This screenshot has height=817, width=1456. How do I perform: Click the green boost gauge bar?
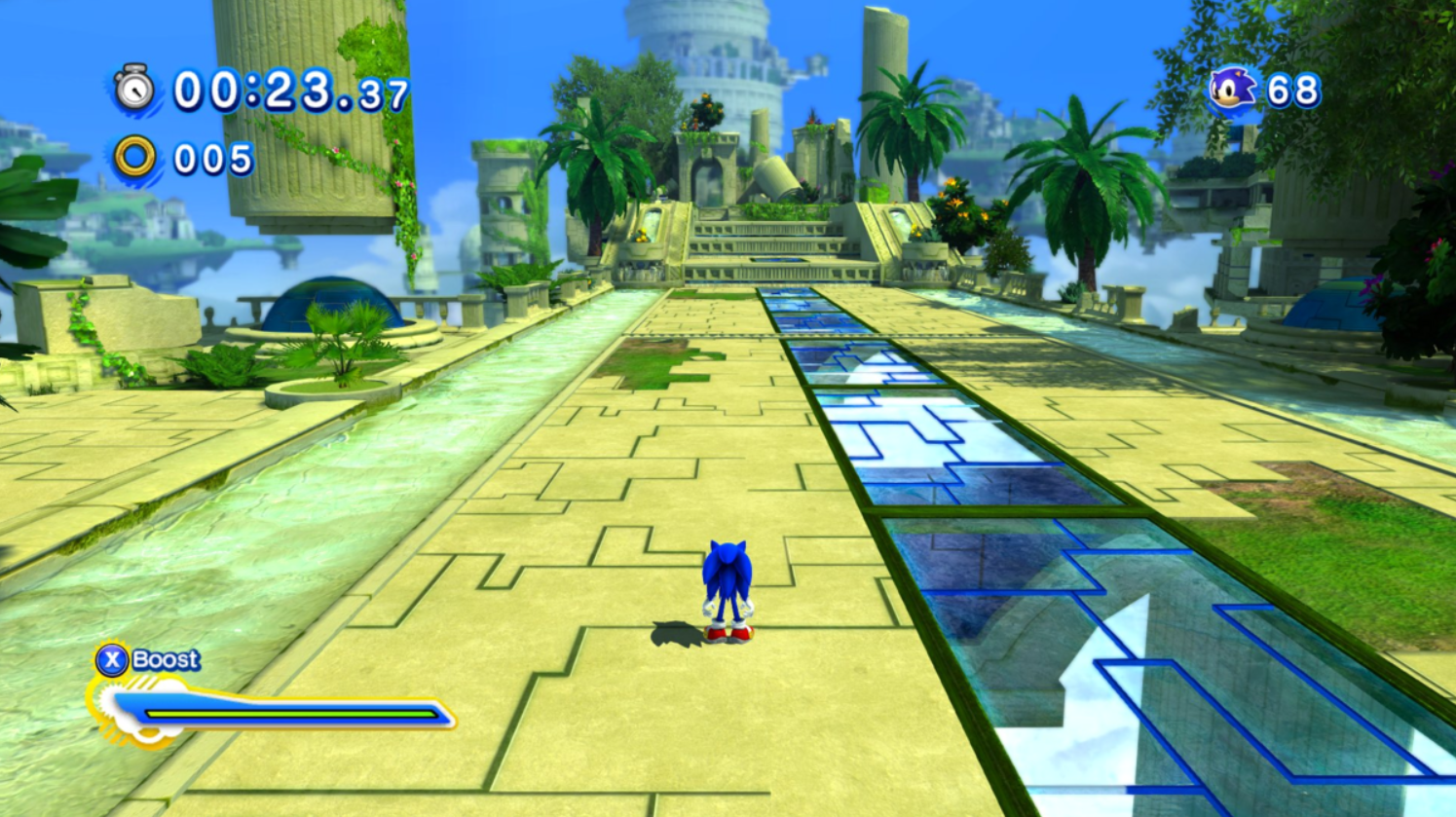pos(292,714)
